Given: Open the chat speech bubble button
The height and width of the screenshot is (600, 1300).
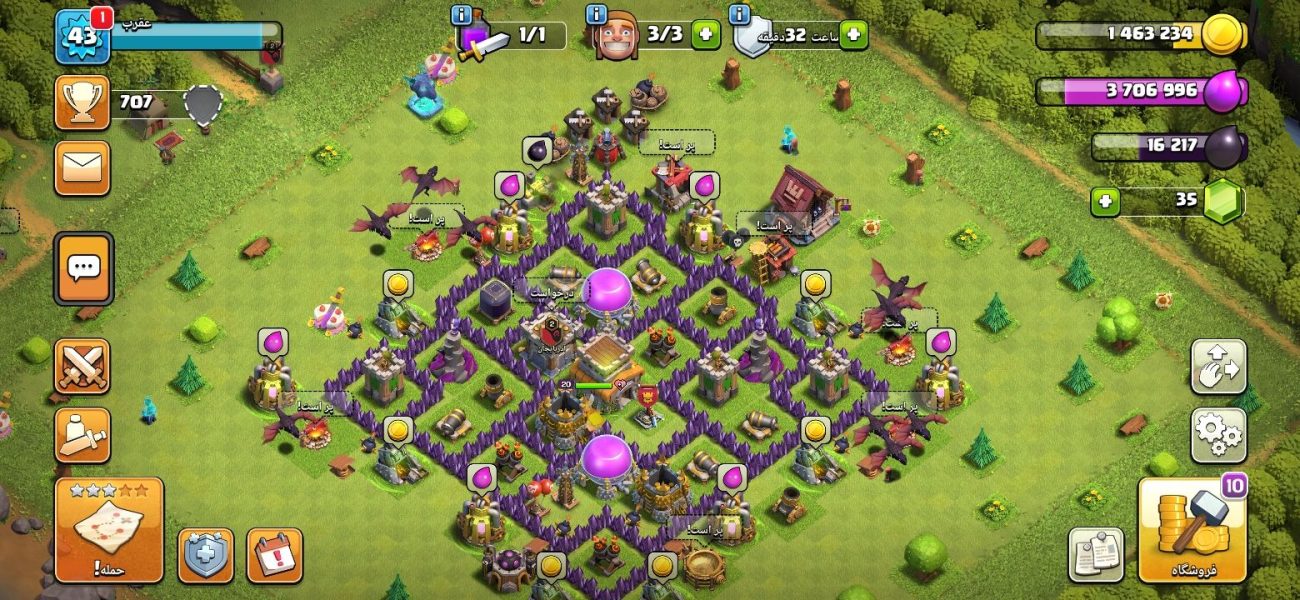Looking at the screenshot, I should 82,268.
